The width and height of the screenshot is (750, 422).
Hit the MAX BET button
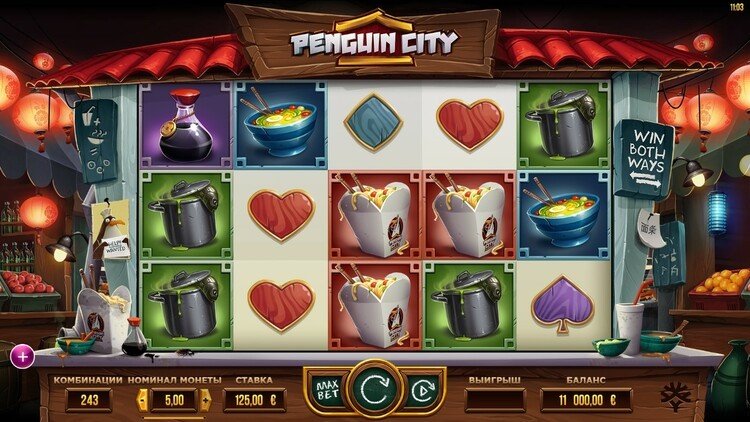(324, 387)
